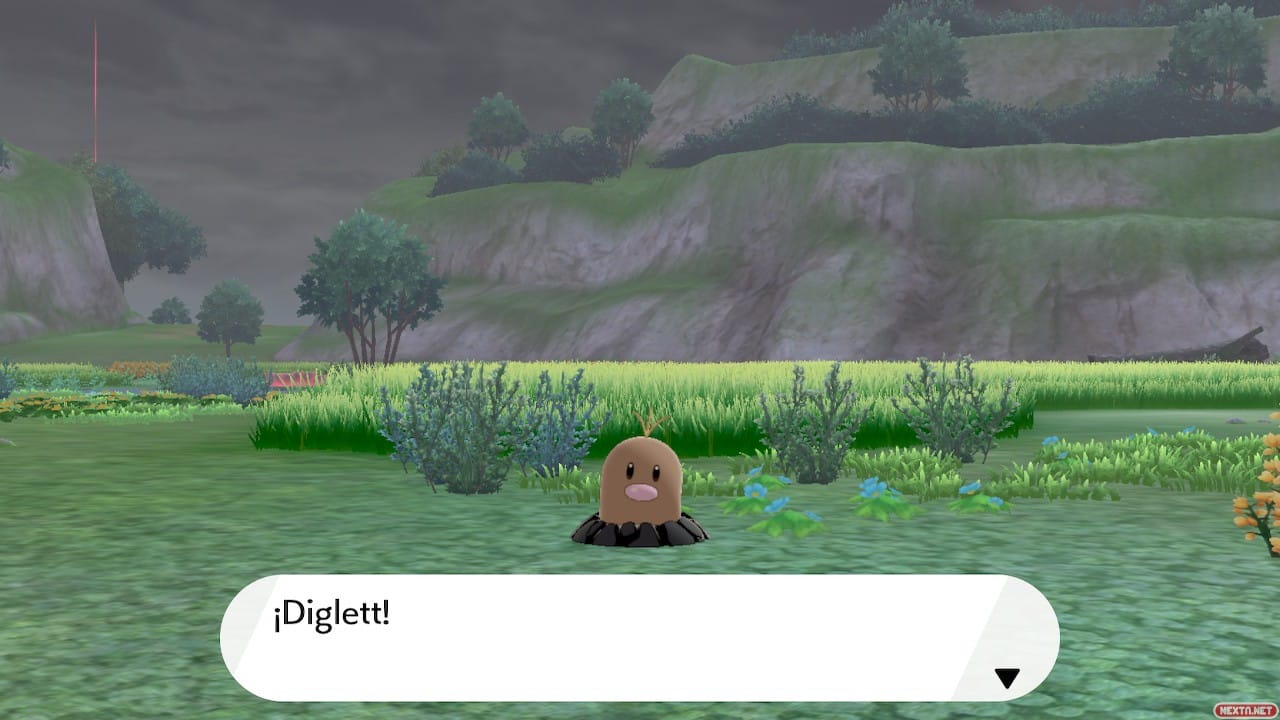Expand the dialogue with the advance arrow
Image resolution: width=1280 pixels, height=720 pixels.
click(1005, 676)
